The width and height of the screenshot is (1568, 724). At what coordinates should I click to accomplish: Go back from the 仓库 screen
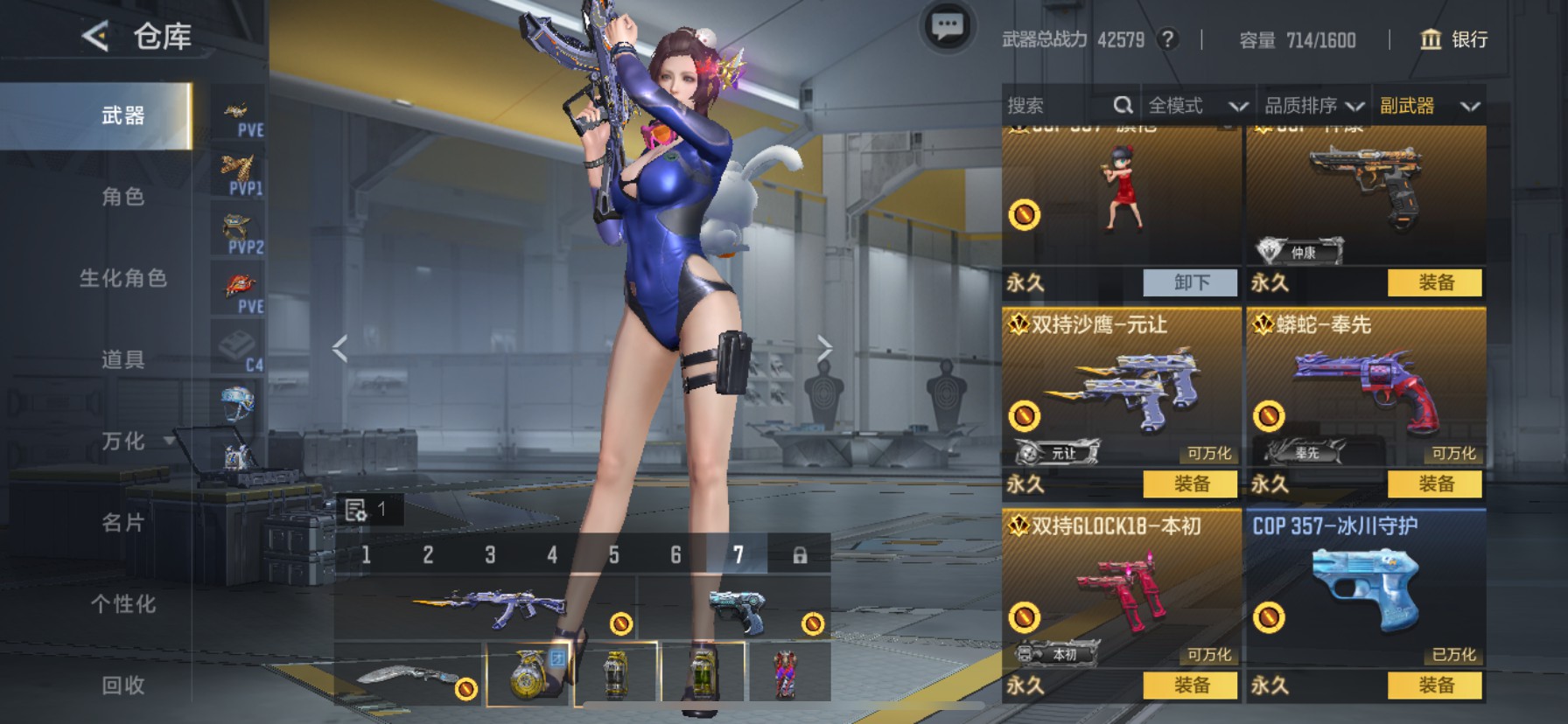pyautogui.click(x=94, y=37)
